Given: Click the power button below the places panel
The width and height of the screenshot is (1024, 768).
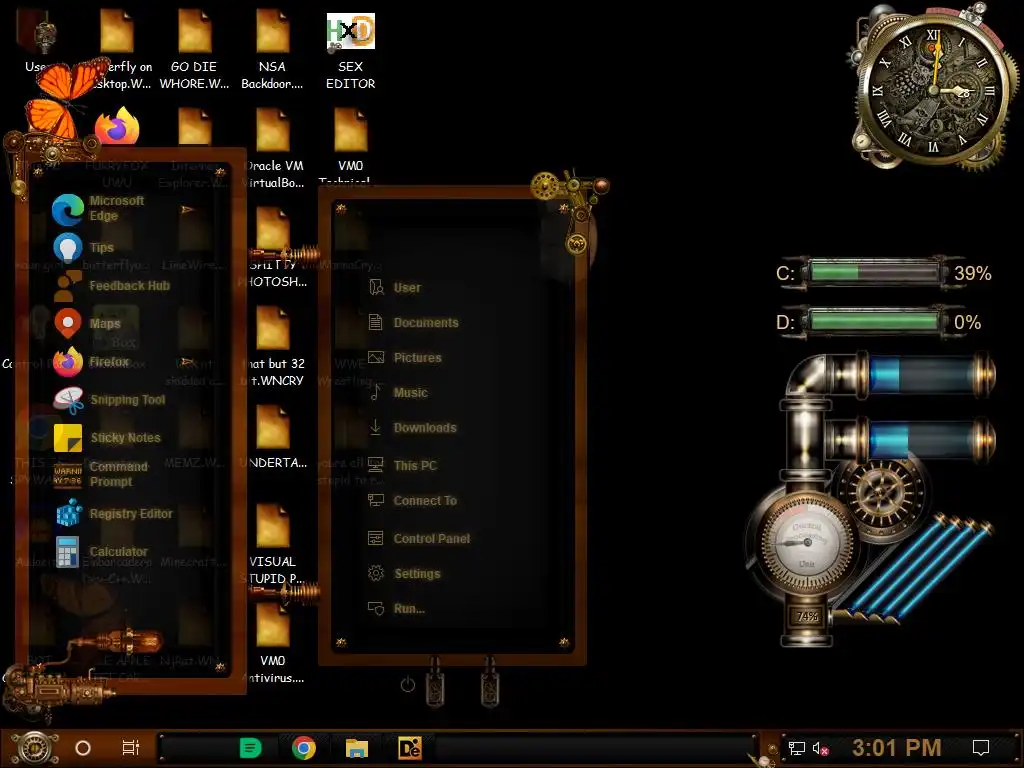Looking at the screenshot, I should tap(407, 685).
